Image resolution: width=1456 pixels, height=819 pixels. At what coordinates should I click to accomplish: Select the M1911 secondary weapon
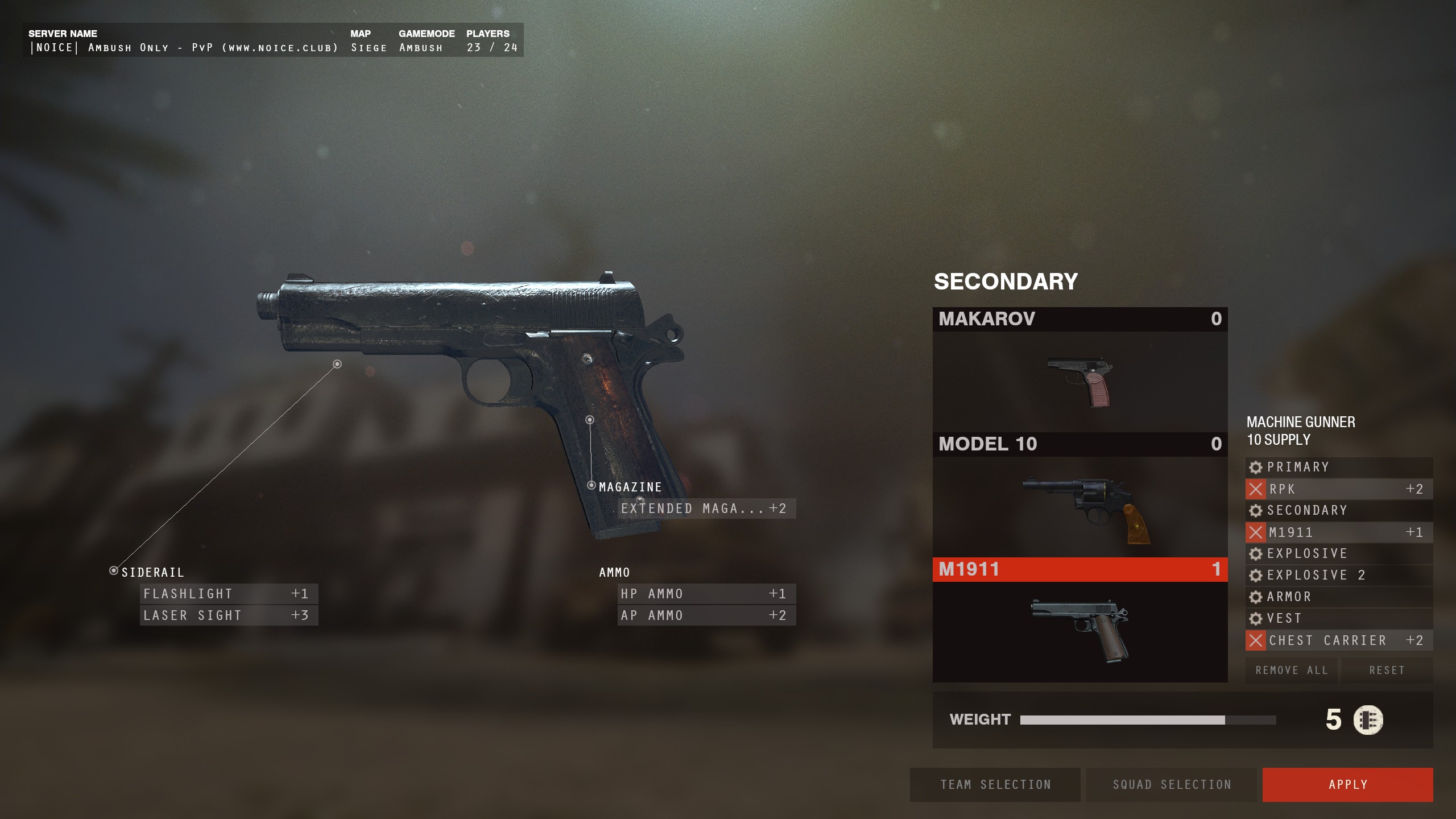[1079, 620]
